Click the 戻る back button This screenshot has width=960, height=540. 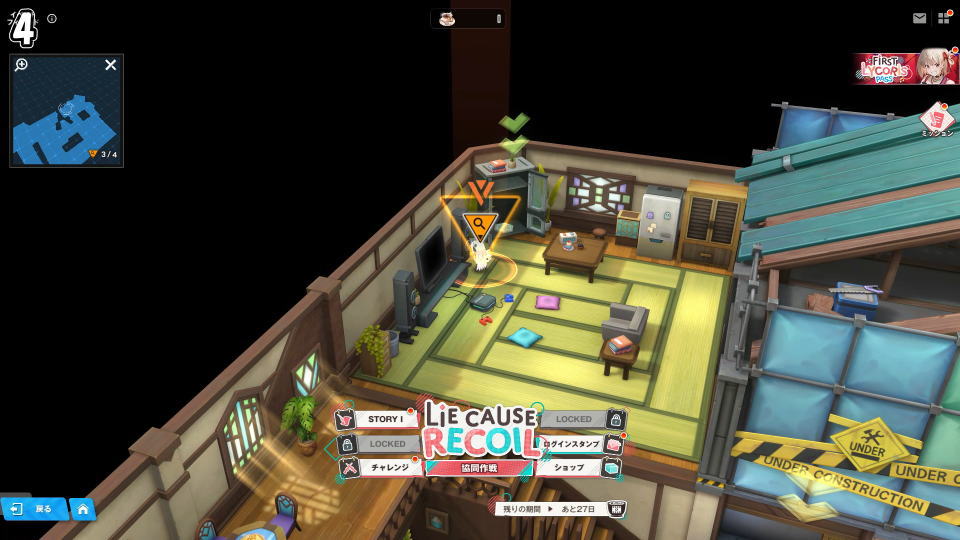[33, 509]
